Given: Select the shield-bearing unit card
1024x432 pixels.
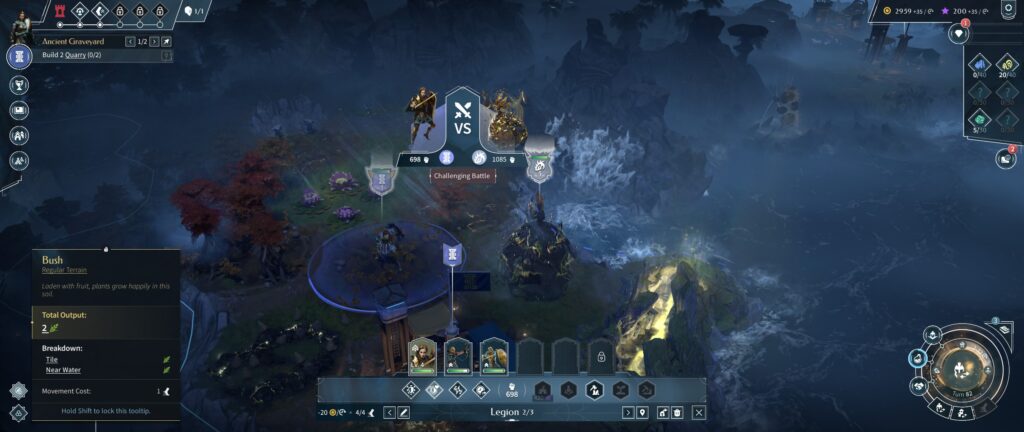Looking at the screenshot, I should tap(494, 354).
